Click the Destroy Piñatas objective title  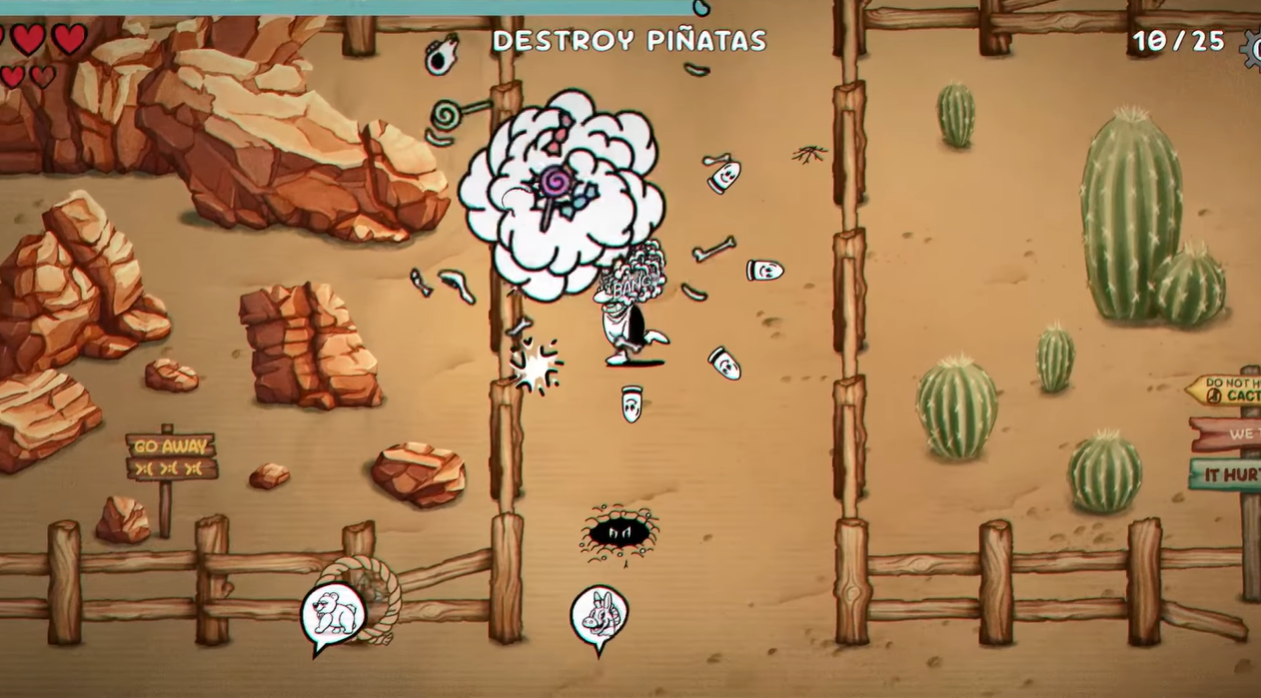629,41
